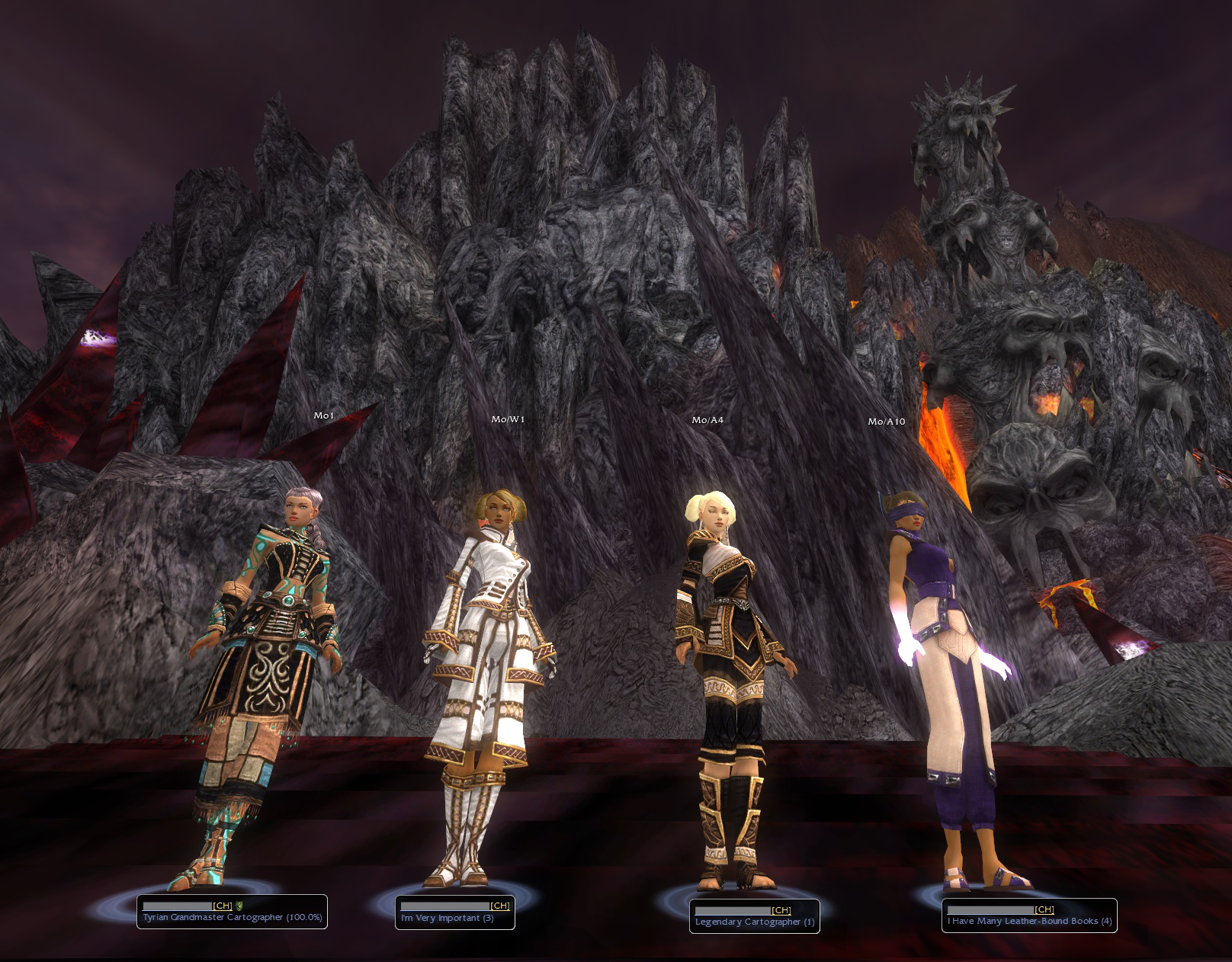The width and height of the screenshot is (1232, 962).
Task: Select the Tyrian Grandmaster Cartographer nameplate
Action: click(232, 912)
